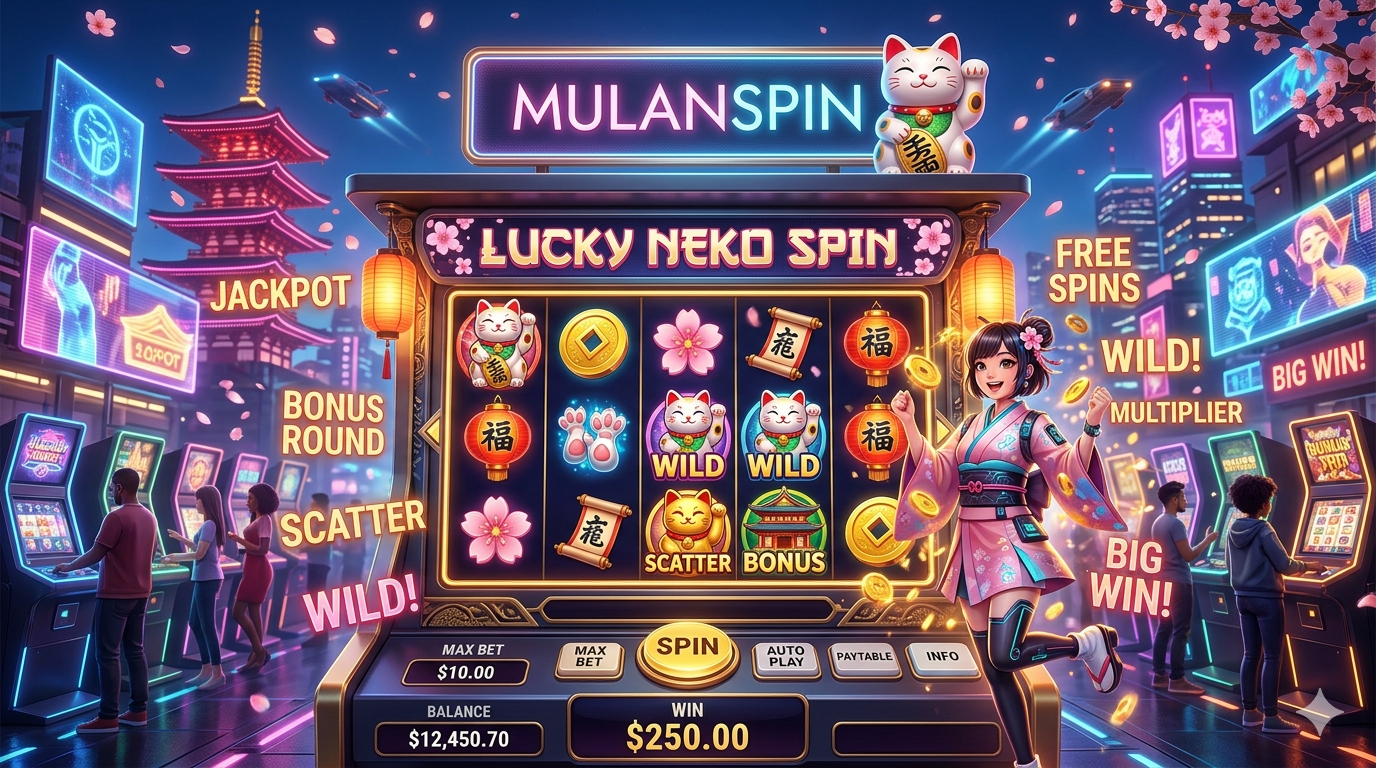Viewport: 1376px width, 768px height.
Task: Enable Auto Play
Action: click(786, 657)
